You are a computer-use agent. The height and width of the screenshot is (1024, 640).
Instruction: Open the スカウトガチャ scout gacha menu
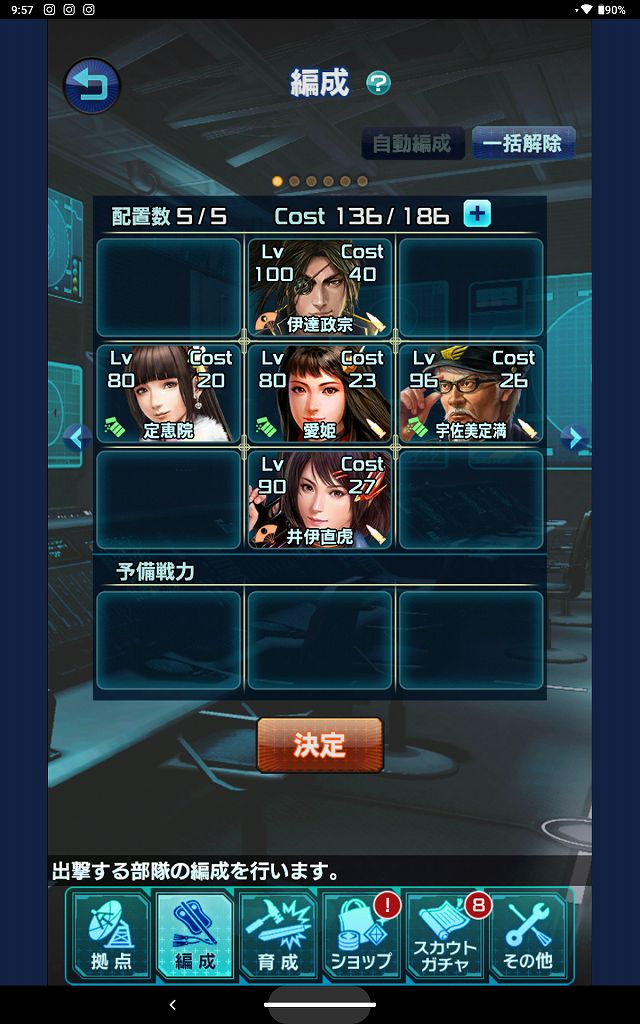pyautogui.click(x=446, y=934)
